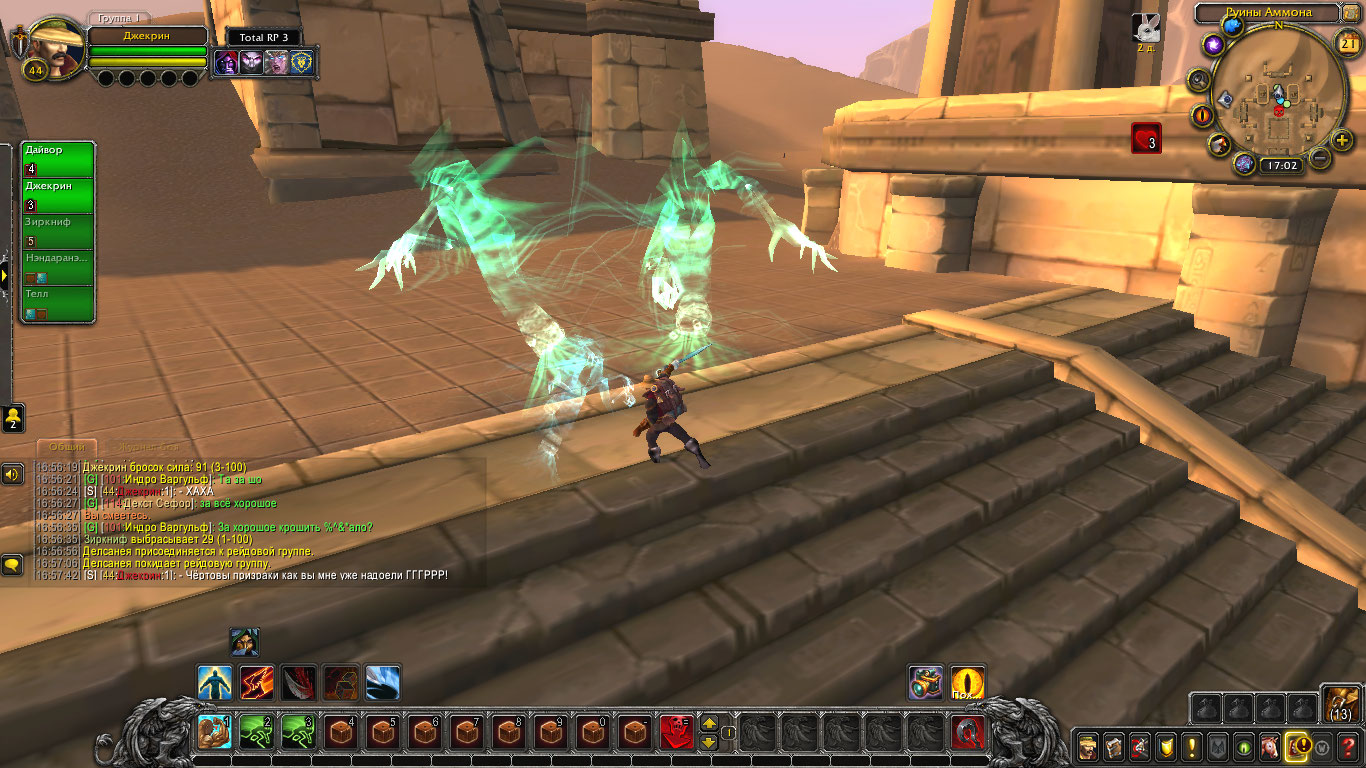
Task: Switch to the Общий chat tab
Action: click(x=67, y=446)
